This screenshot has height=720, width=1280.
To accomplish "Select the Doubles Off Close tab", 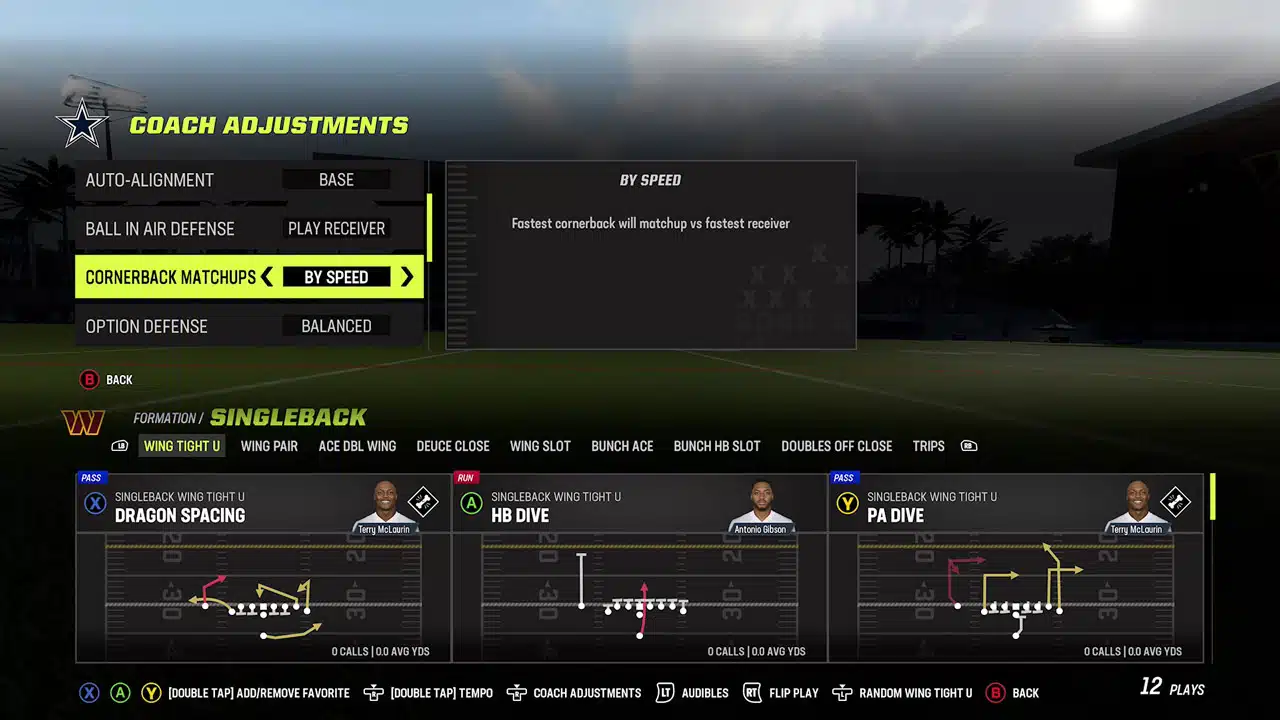I will pyautogui.click(x=836, y=446).
